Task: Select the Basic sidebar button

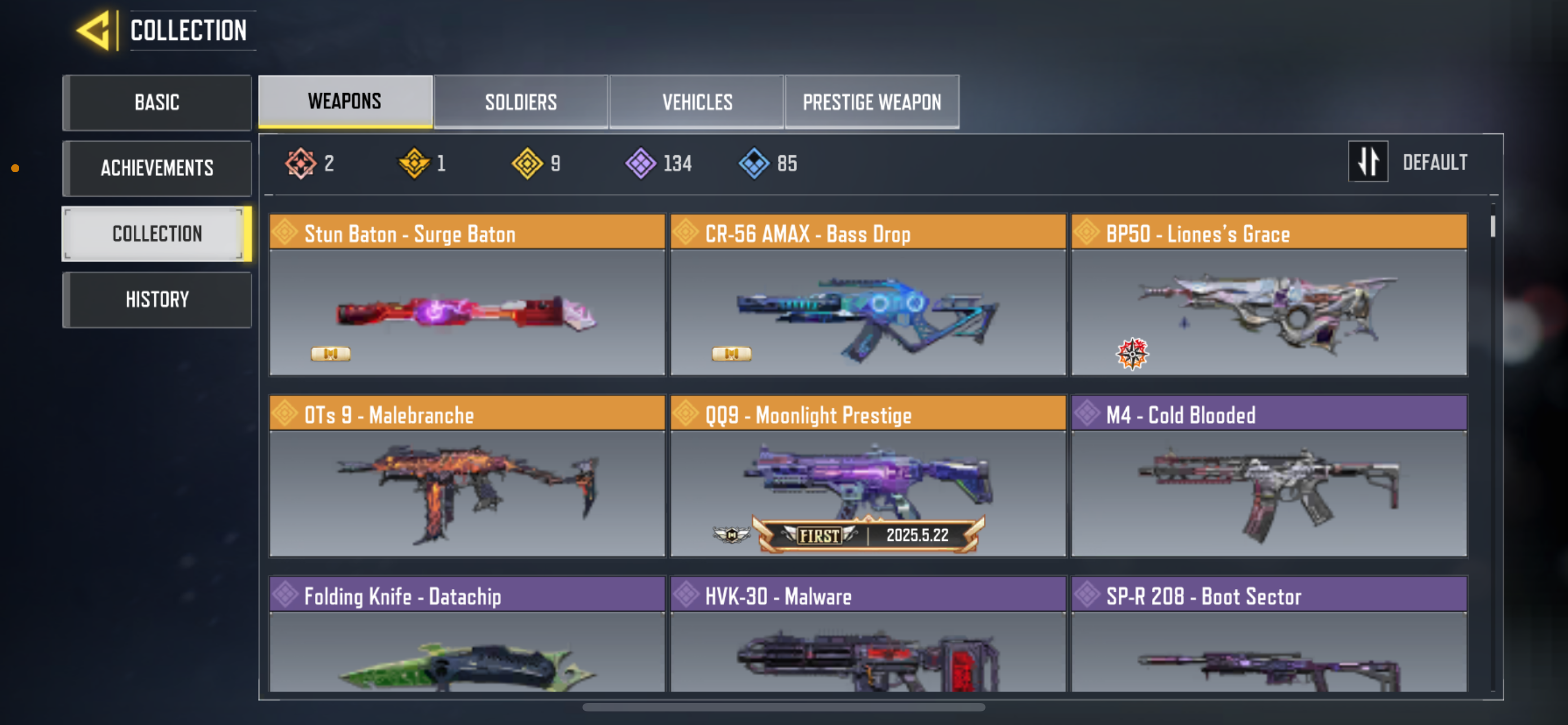Action: point(157,102)
